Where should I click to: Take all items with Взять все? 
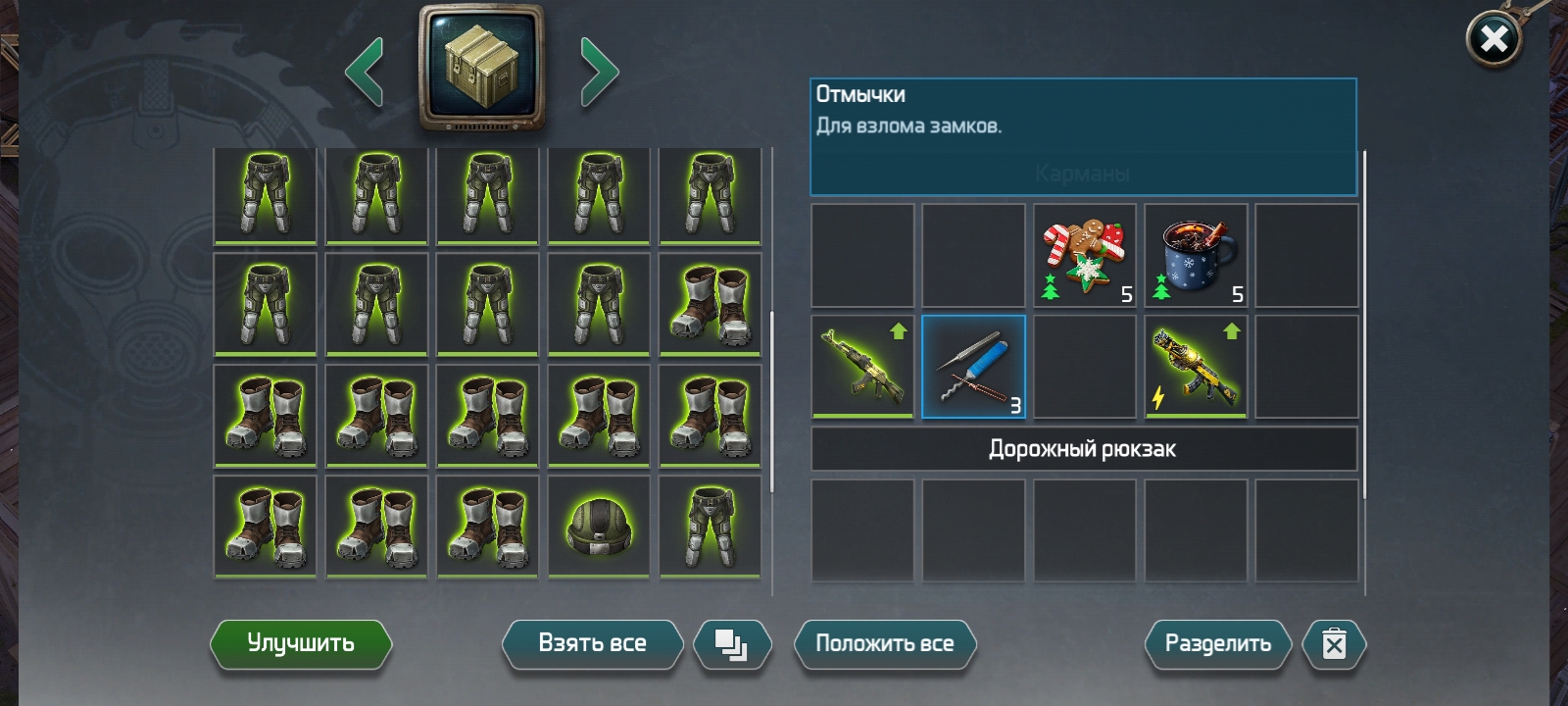coord(592,644)
